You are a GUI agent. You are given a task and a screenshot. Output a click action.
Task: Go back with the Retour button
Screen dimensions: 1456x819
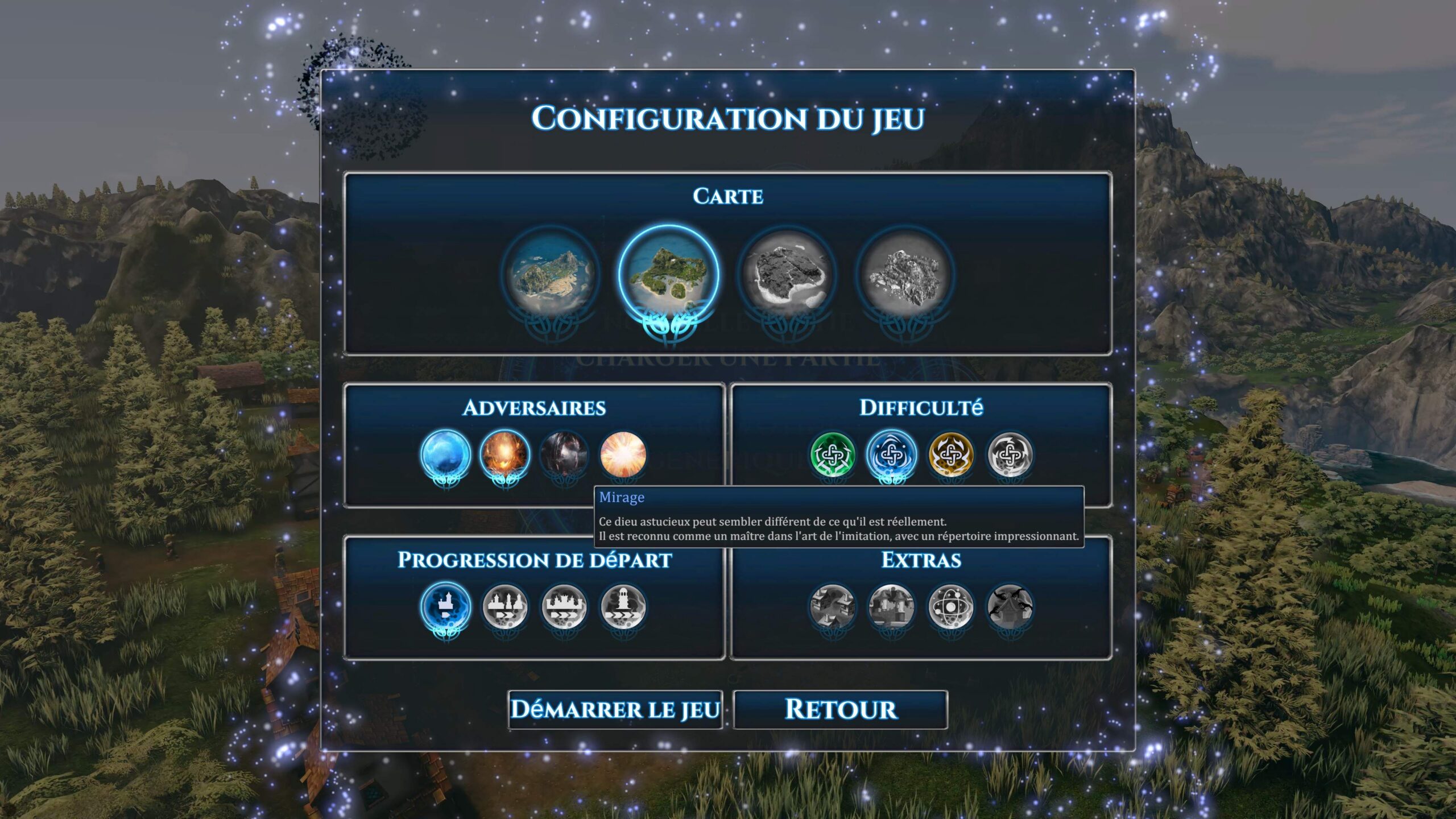pyautogui.click(x=840, y=709)
